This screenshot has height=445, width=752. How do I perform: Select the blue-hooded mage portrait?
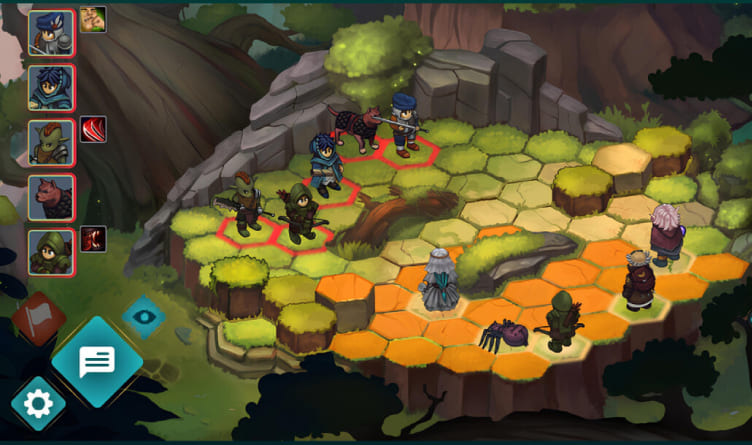(x=51, y=88)
